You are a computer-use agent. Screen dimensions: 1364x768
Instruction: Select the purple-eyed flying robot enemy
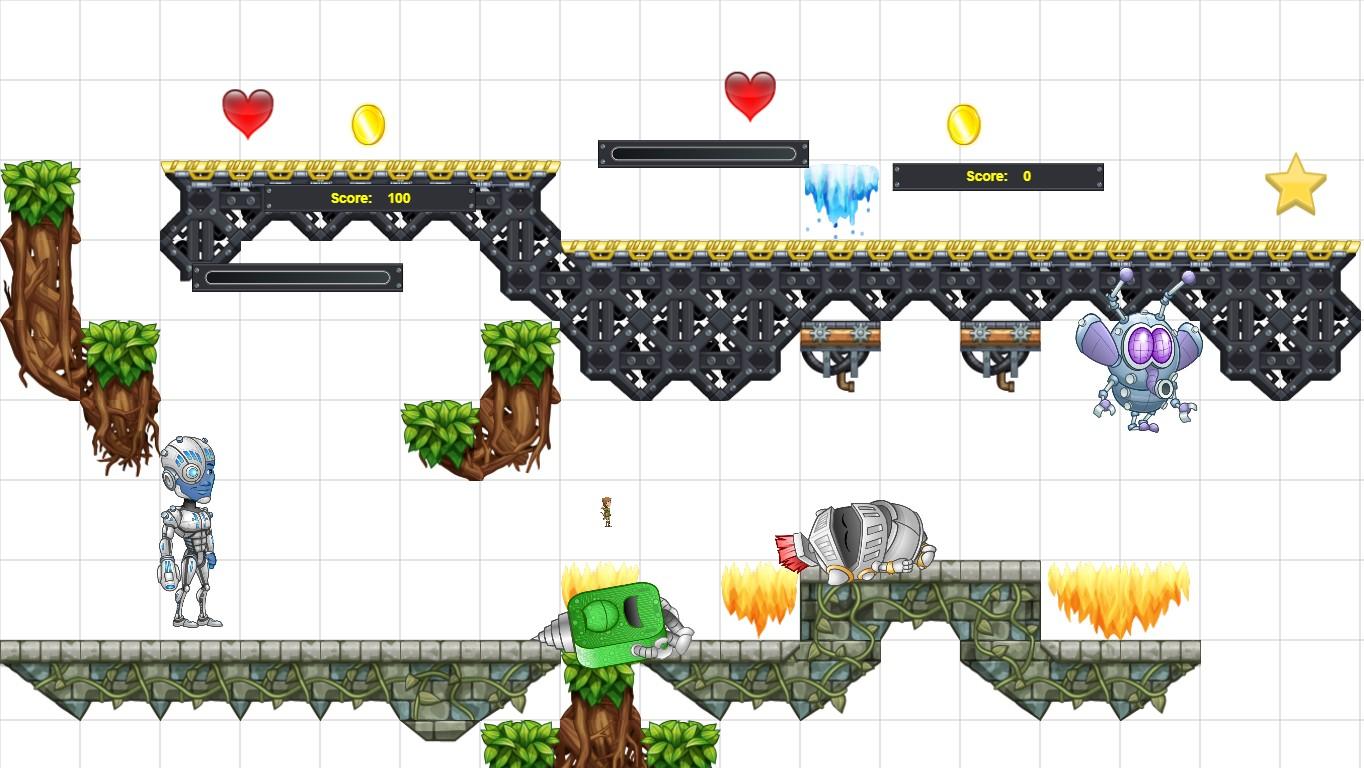[1140, 355]
